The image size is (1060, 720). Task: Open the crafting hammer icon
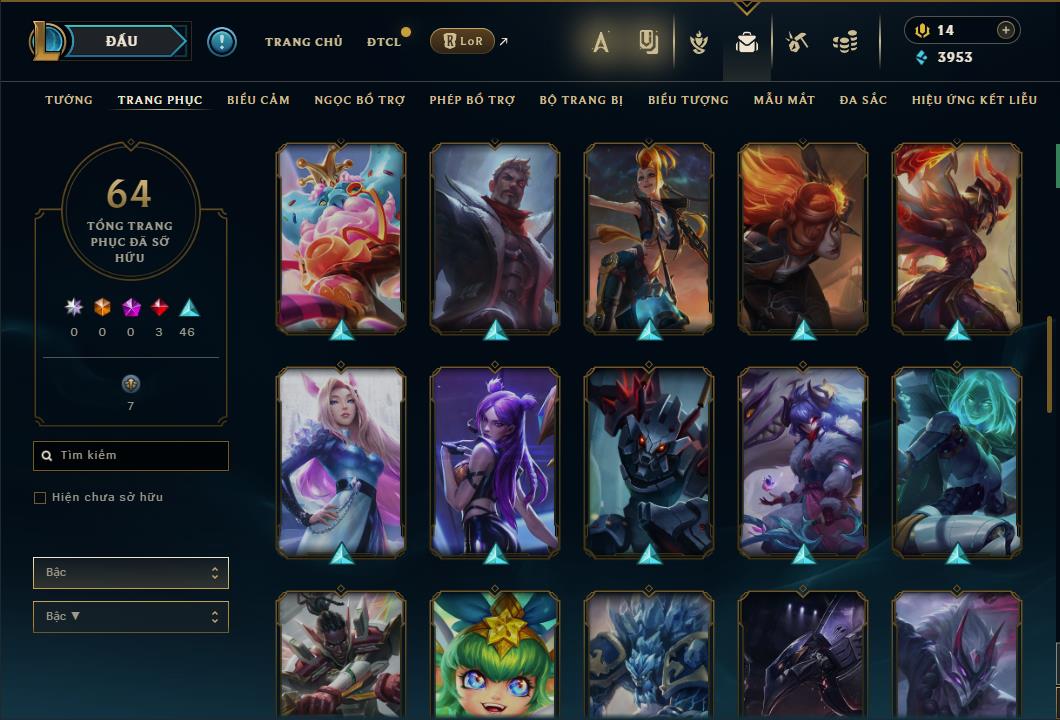pos(796,42)
